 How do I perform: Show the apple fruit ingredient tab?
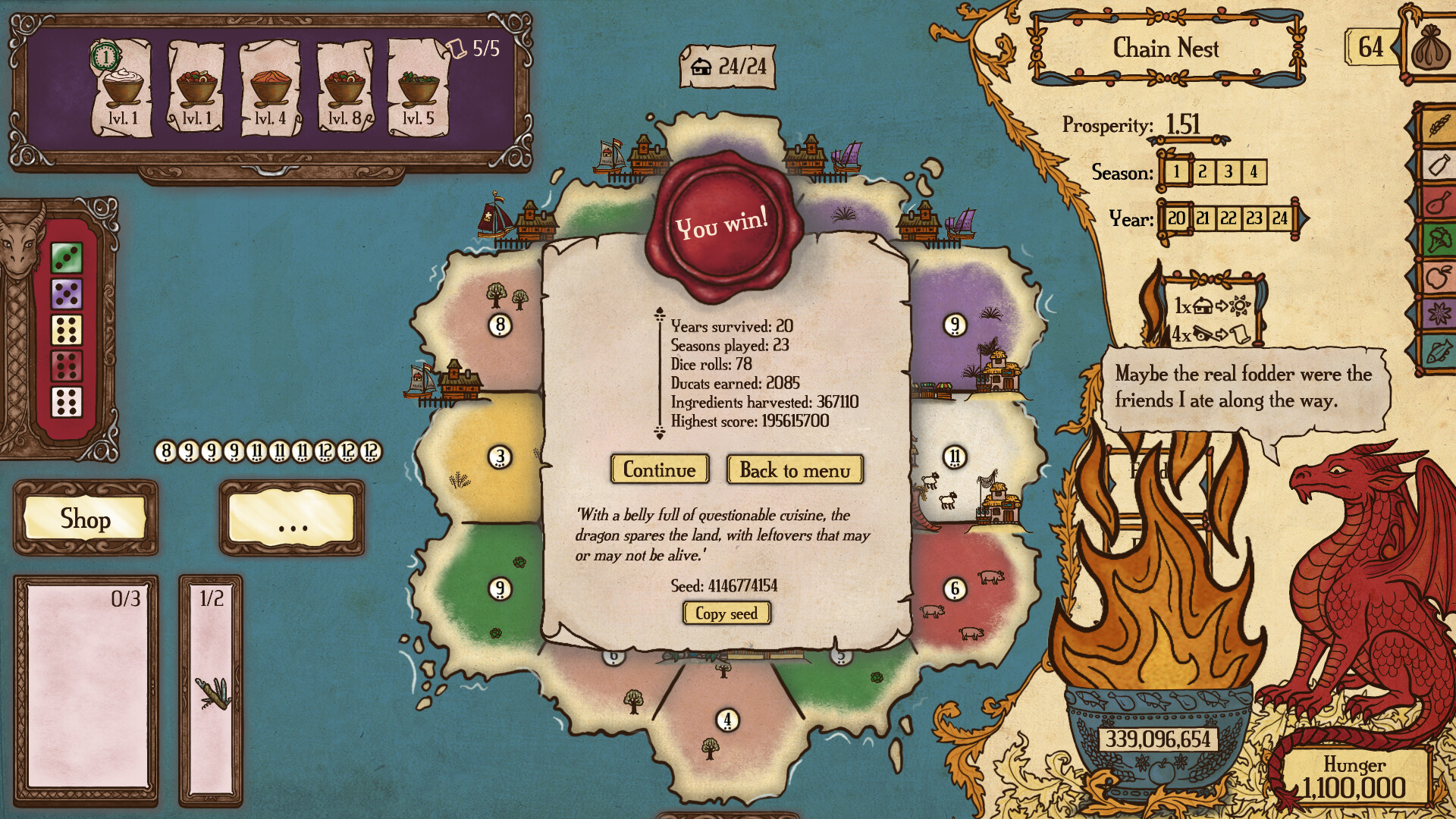[x=1438, y=277]
